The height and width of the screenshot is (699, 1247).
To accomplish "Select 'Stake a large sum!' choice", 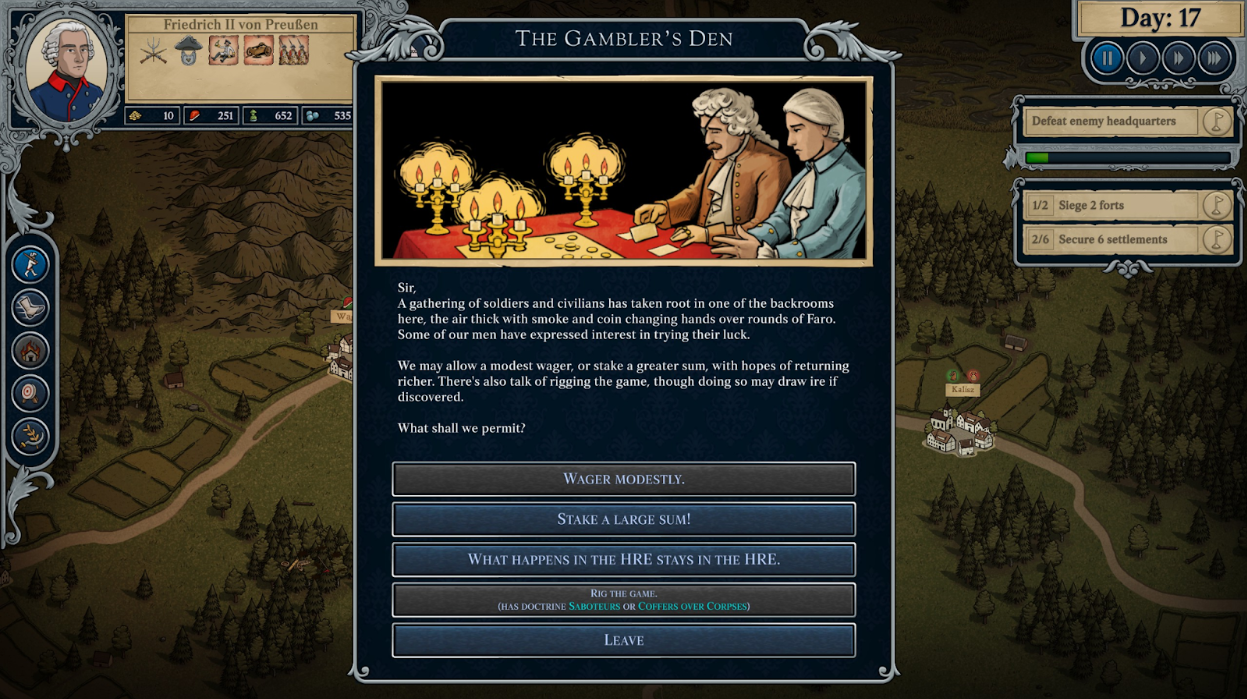I will coord(623,519).
